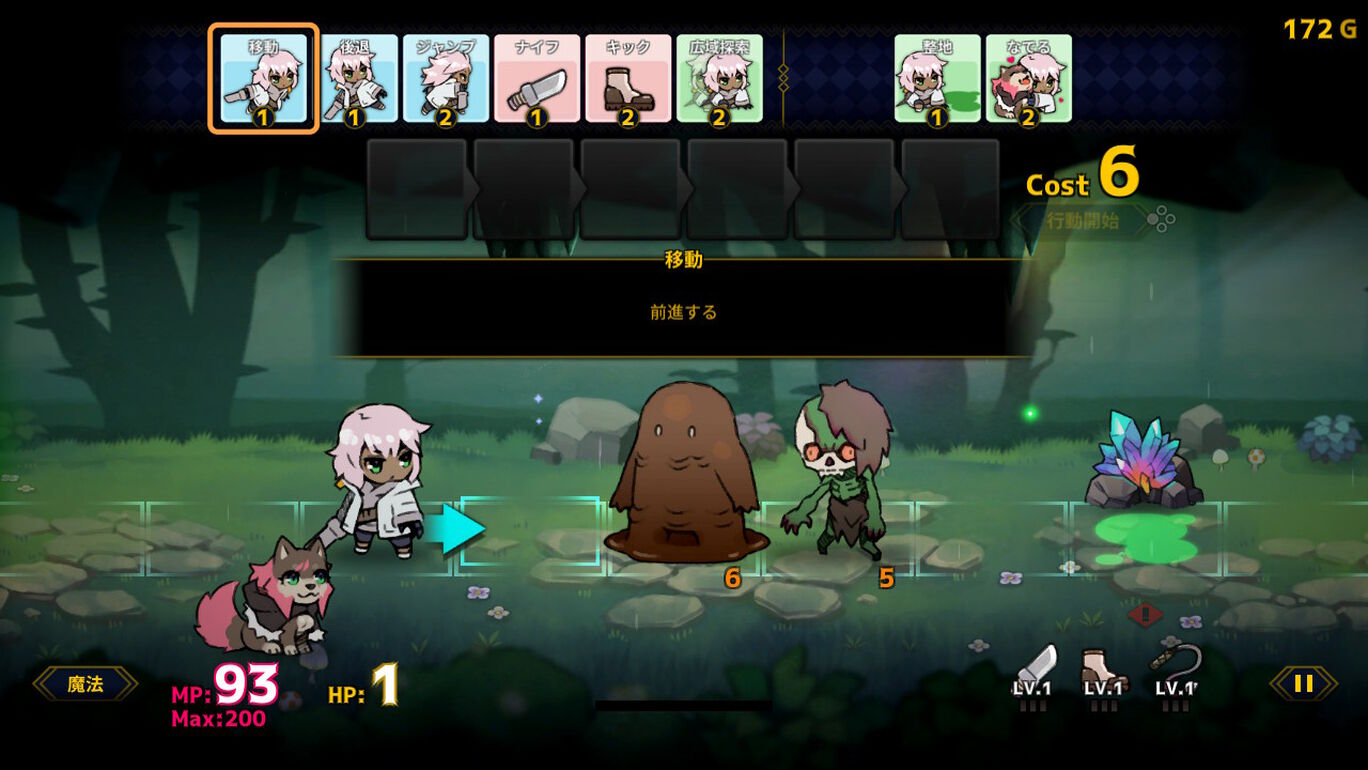
Task: Choose the 後退 retreat card
Action: (x=355, y=79)
